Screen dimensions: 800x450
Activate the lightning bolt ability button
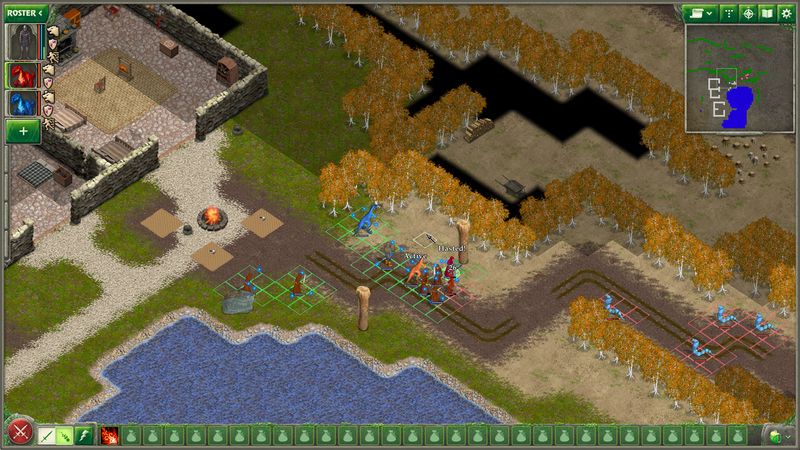click(x=85, y=435)
